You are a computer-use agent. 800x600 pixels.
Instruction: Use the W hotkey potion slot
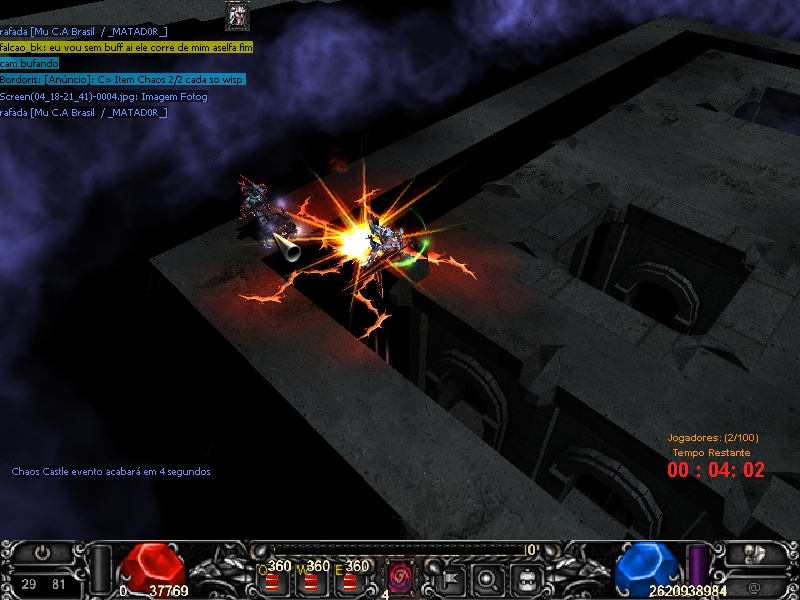pos(312,577)
